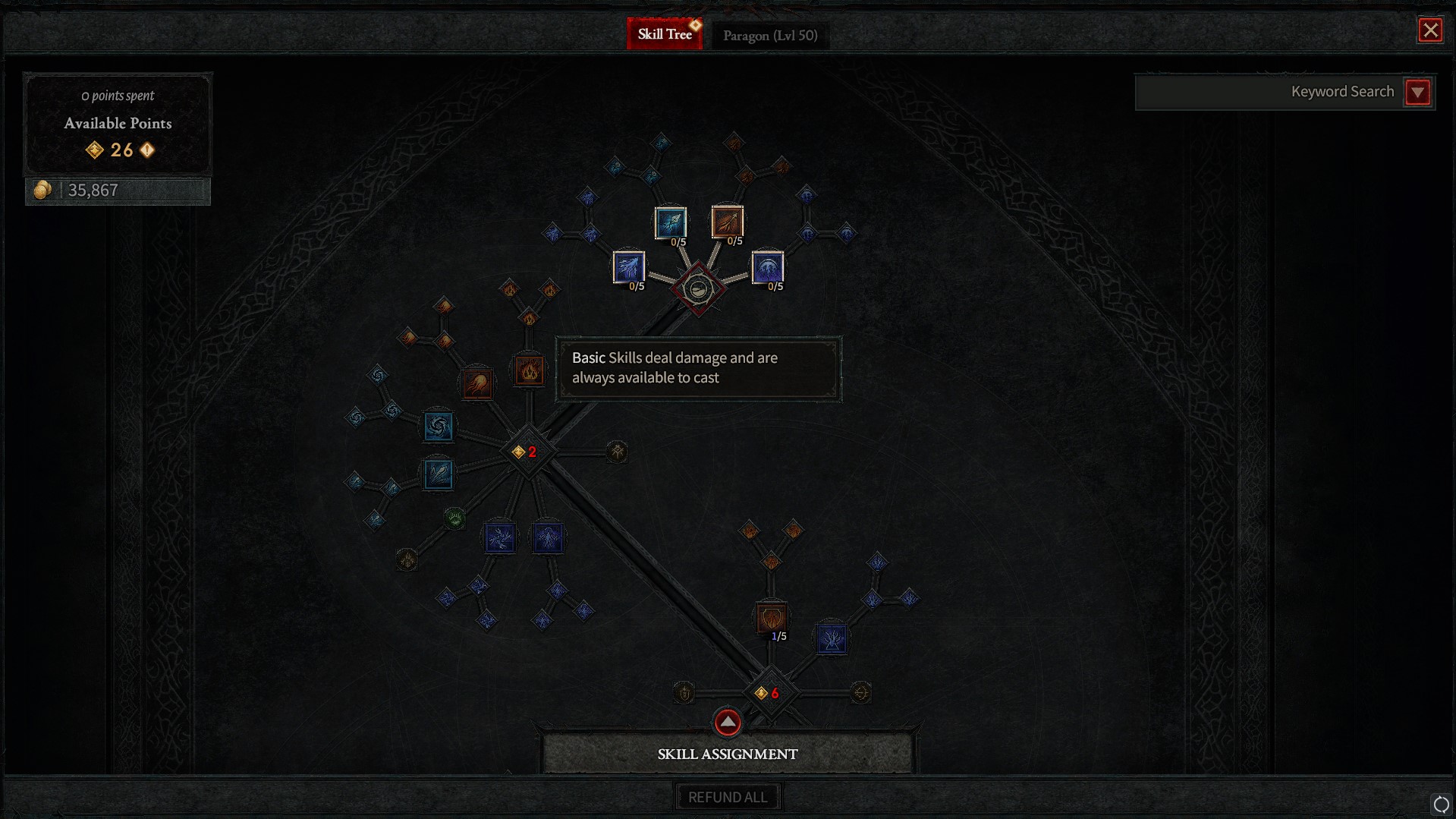This screenshot has width=1456, height=819.
Task: Close the skill tree window
Action: point(1430,30)
